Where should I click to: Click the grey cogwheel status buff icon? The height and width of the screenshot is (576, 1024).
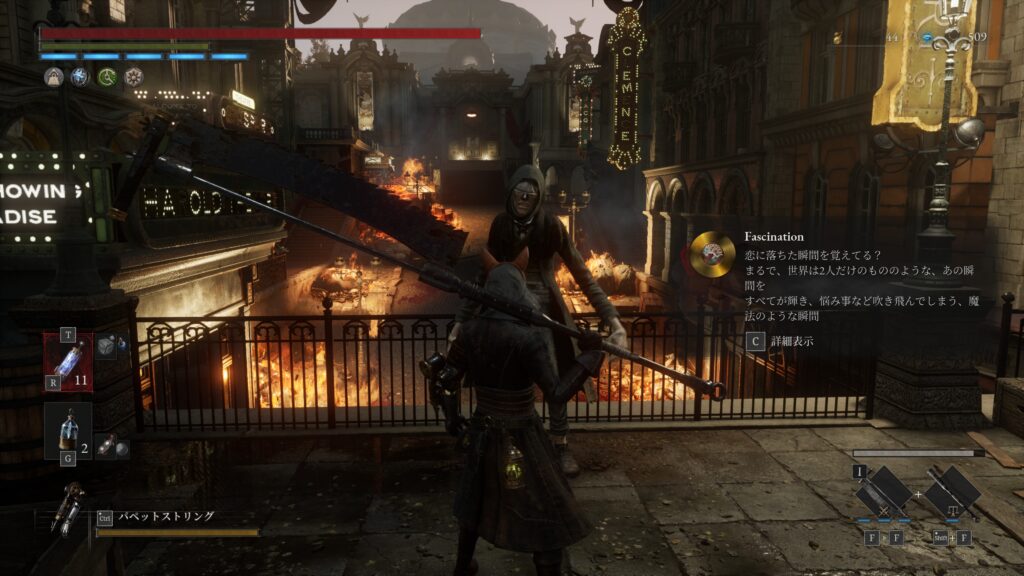(x=133, y=77)
